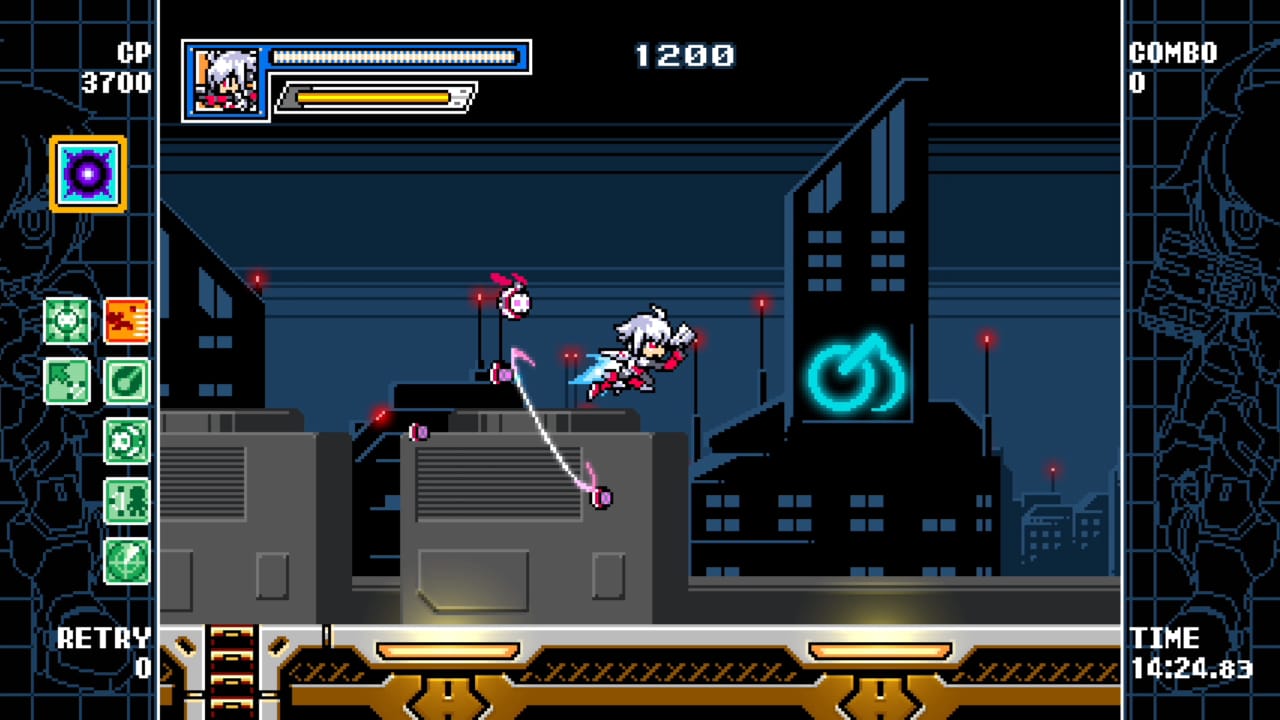This screenshot has height=720, width=1280.
Task: Select the green circular burst skill icon
Action: pyautogui.click(x=127, y=440)
